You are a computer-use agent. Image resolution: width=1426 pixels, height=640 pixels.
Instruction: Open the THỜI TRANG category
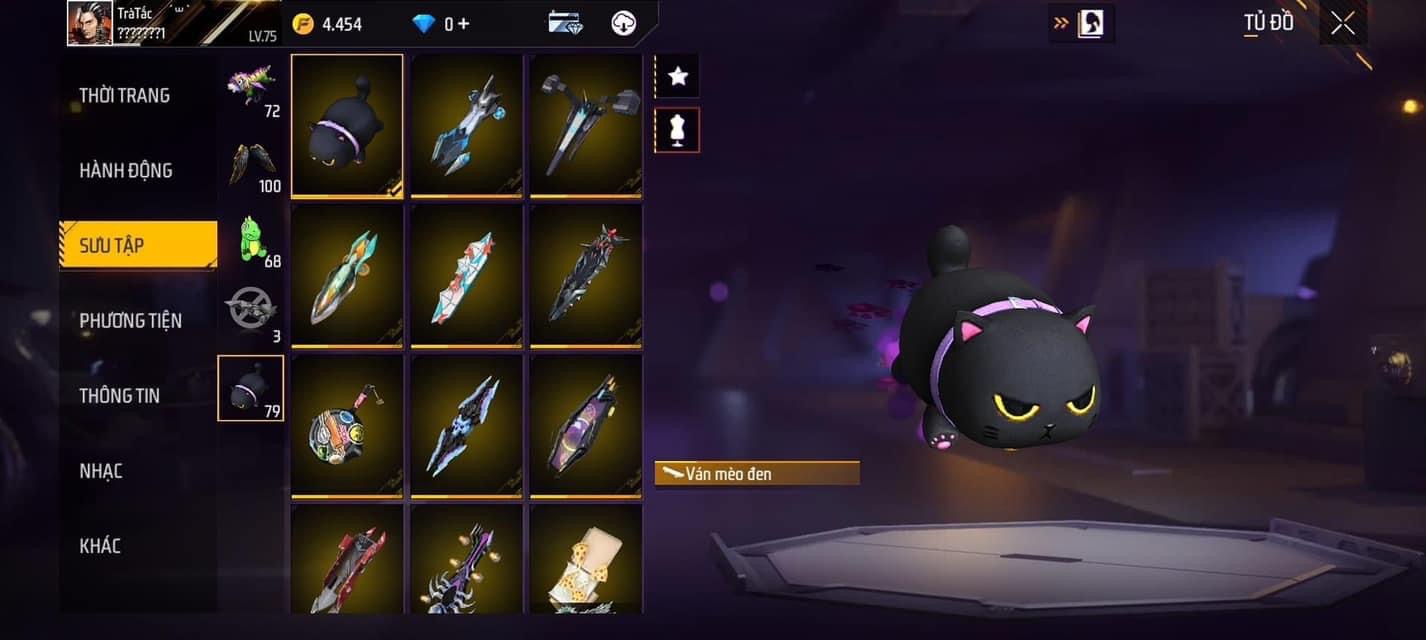click(125, 96)
